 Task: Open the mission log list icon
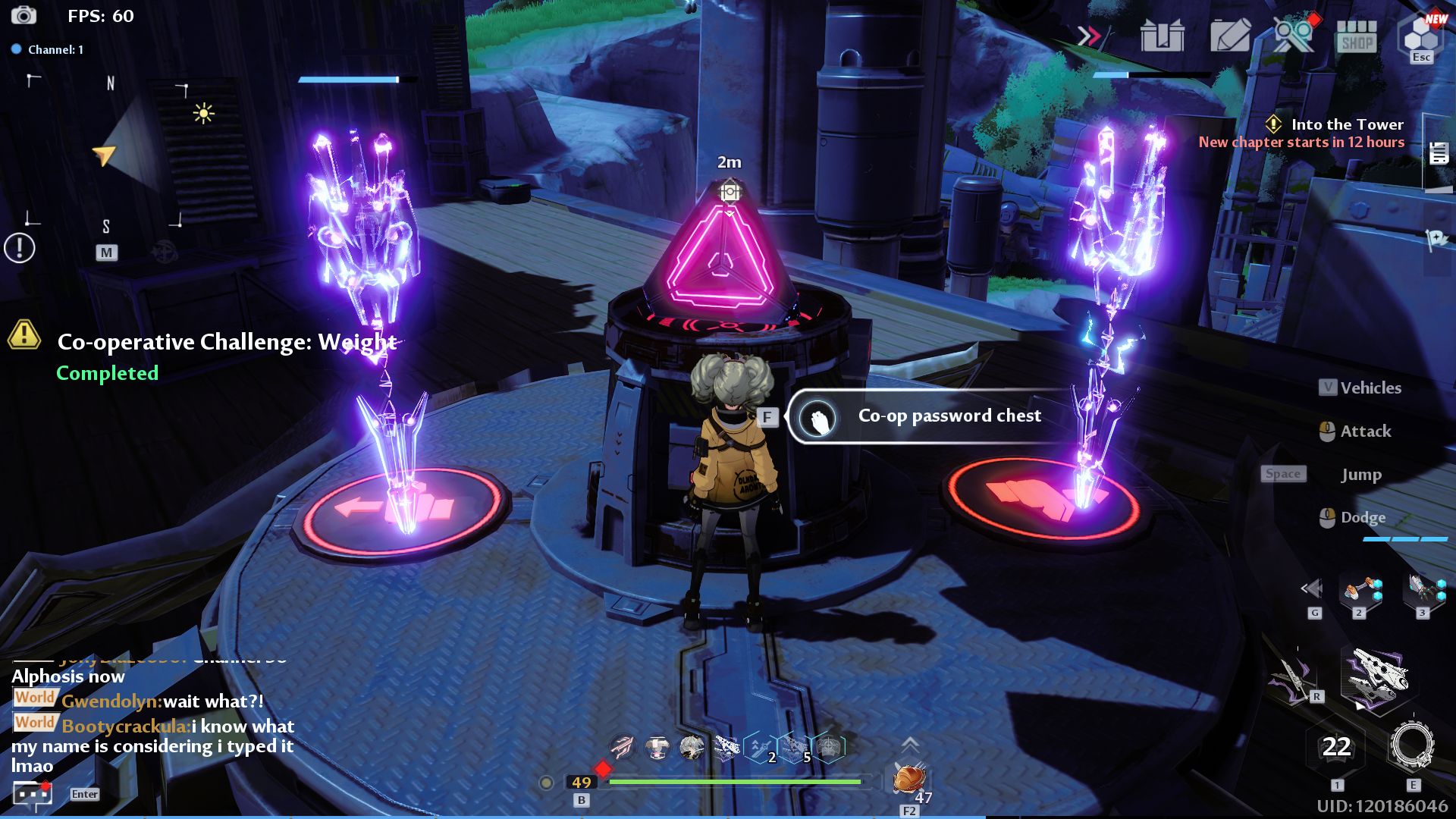point(1439,153)
